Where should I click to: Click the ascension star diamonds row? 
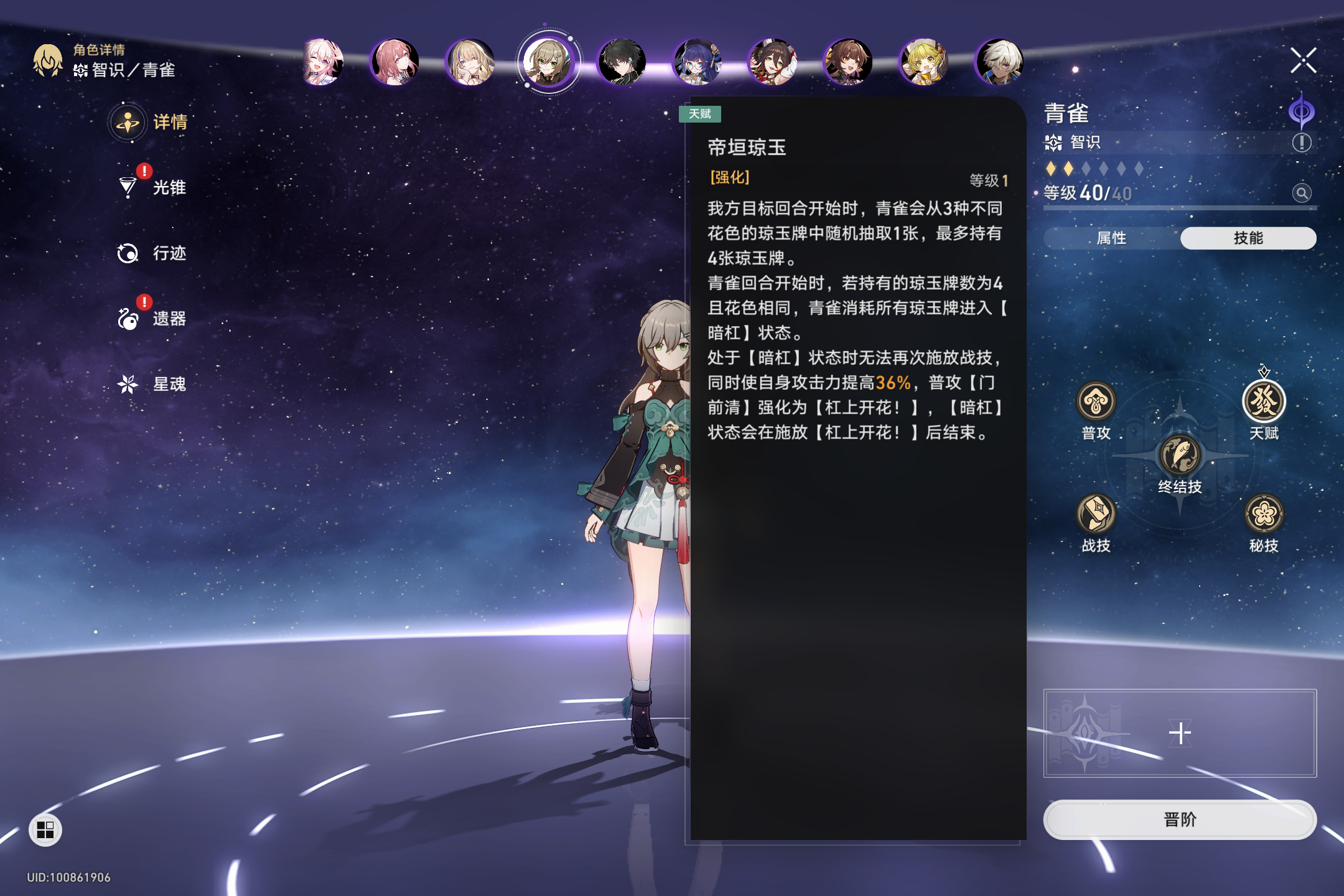(x=1095, y=167)
